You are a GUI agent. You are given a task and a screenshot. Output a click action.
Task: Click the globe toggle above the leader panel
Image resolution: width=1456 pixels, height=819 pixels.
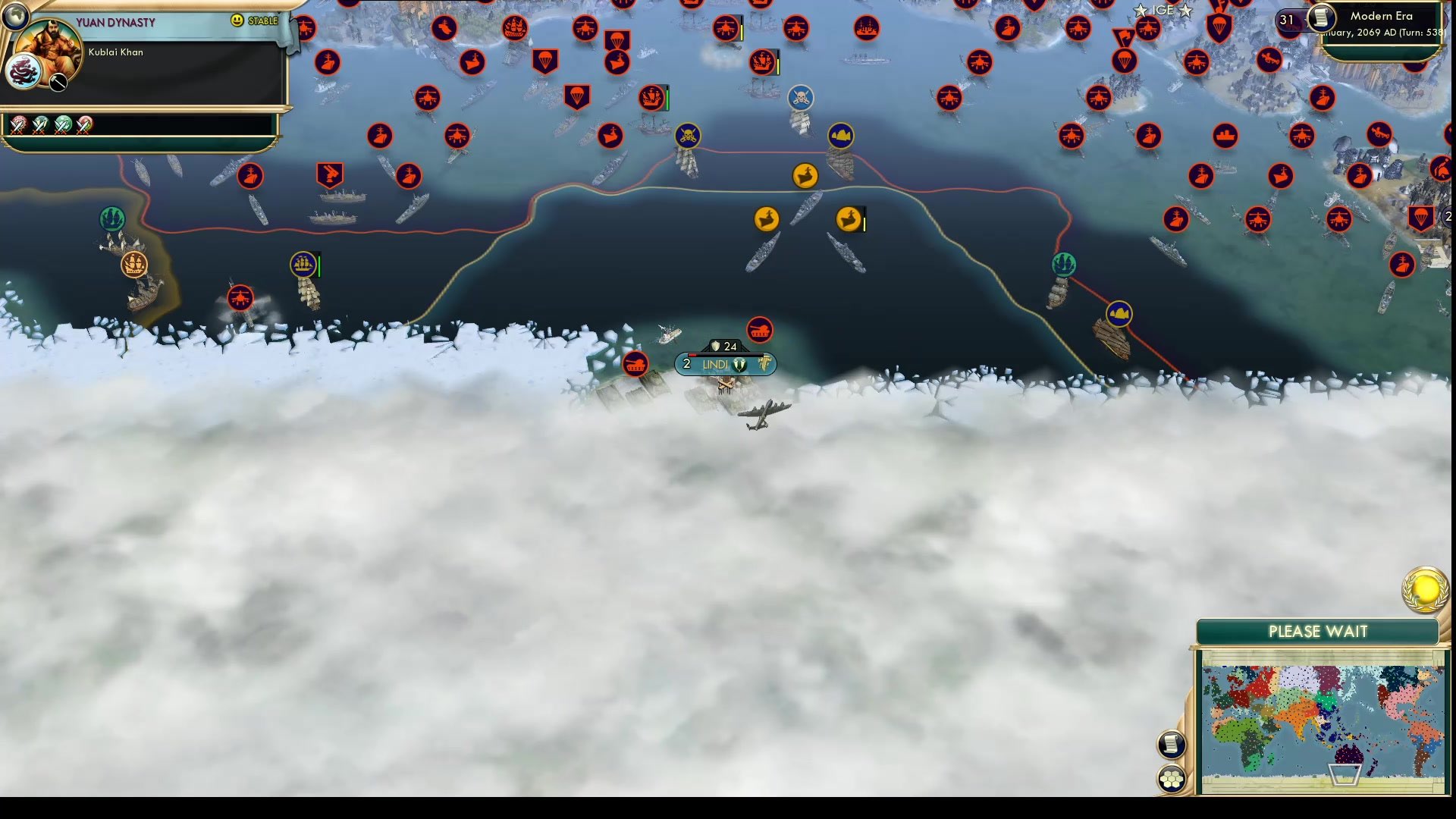point(14,14)
